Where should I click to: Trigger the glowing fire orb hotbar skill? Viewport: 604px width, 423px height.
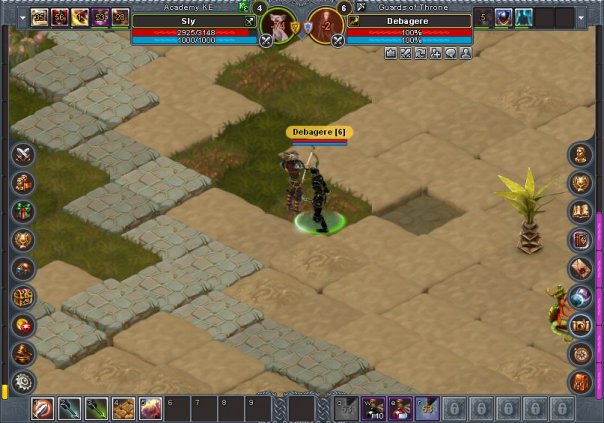coord(151,408)
